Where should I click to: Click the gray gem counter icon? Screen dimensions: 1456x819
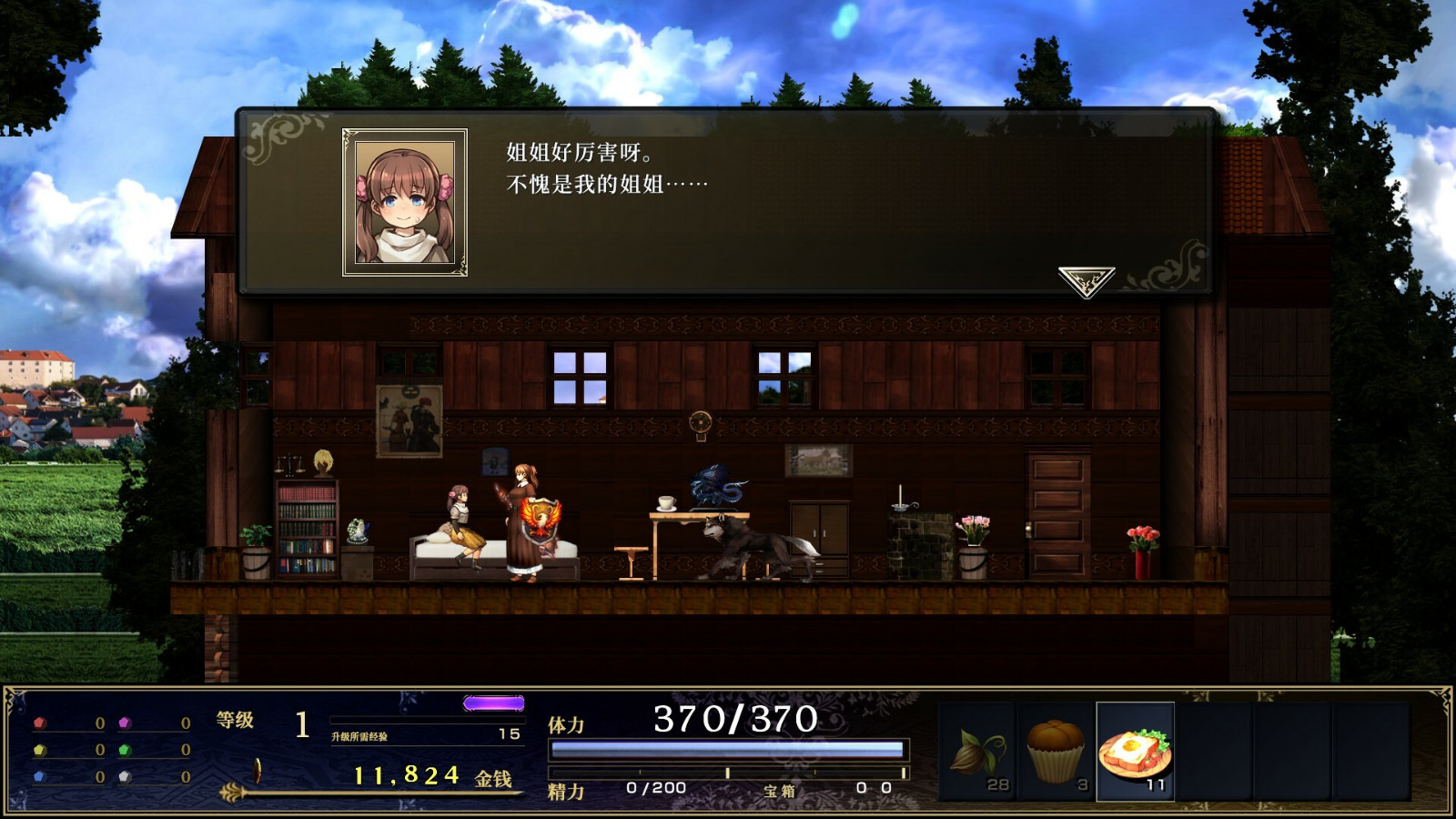124,775
